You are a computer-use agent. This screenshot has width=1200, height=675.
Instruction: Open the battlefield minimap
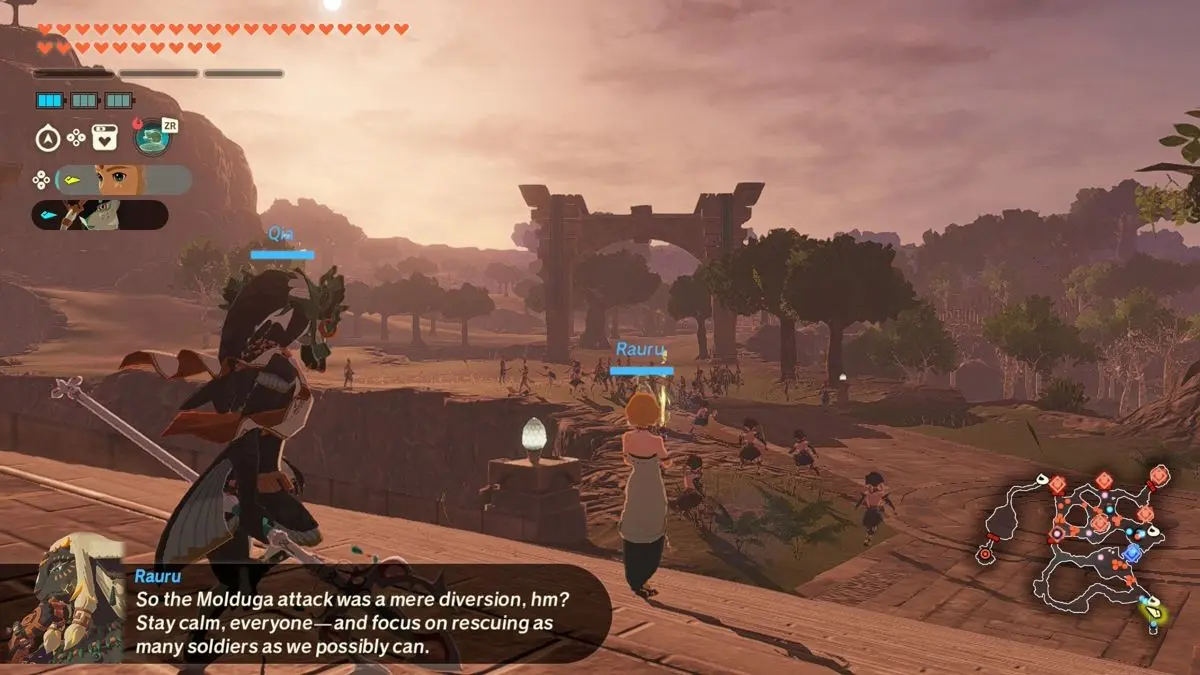click(1075, 545)
